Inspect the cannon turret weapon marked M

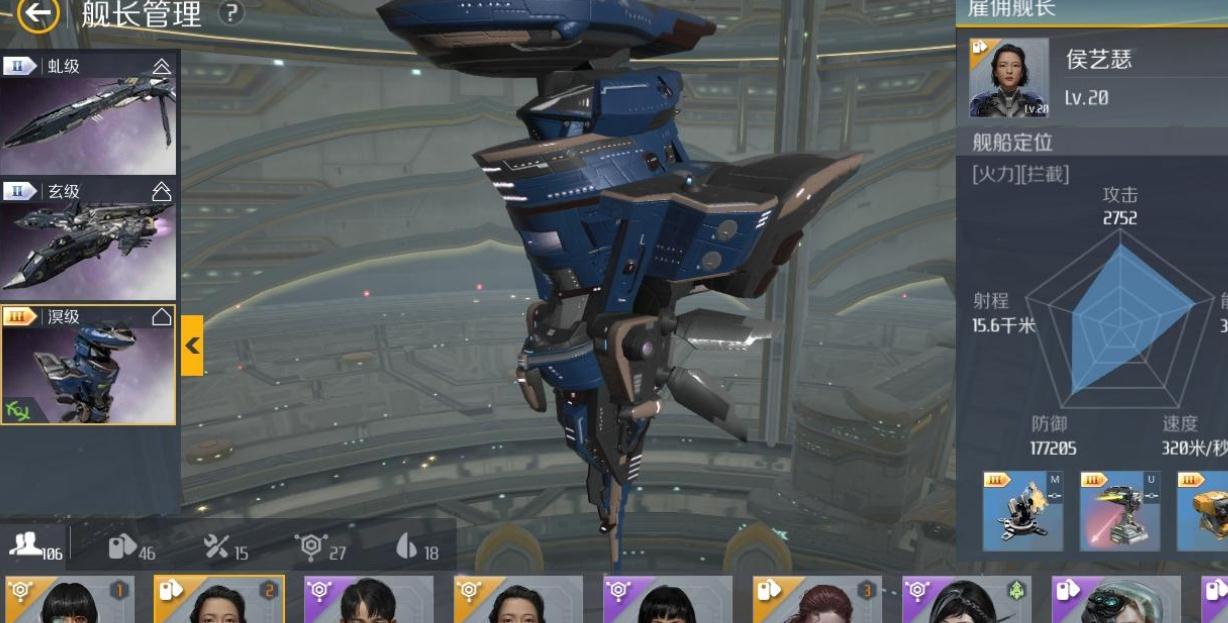(1022, 511)
